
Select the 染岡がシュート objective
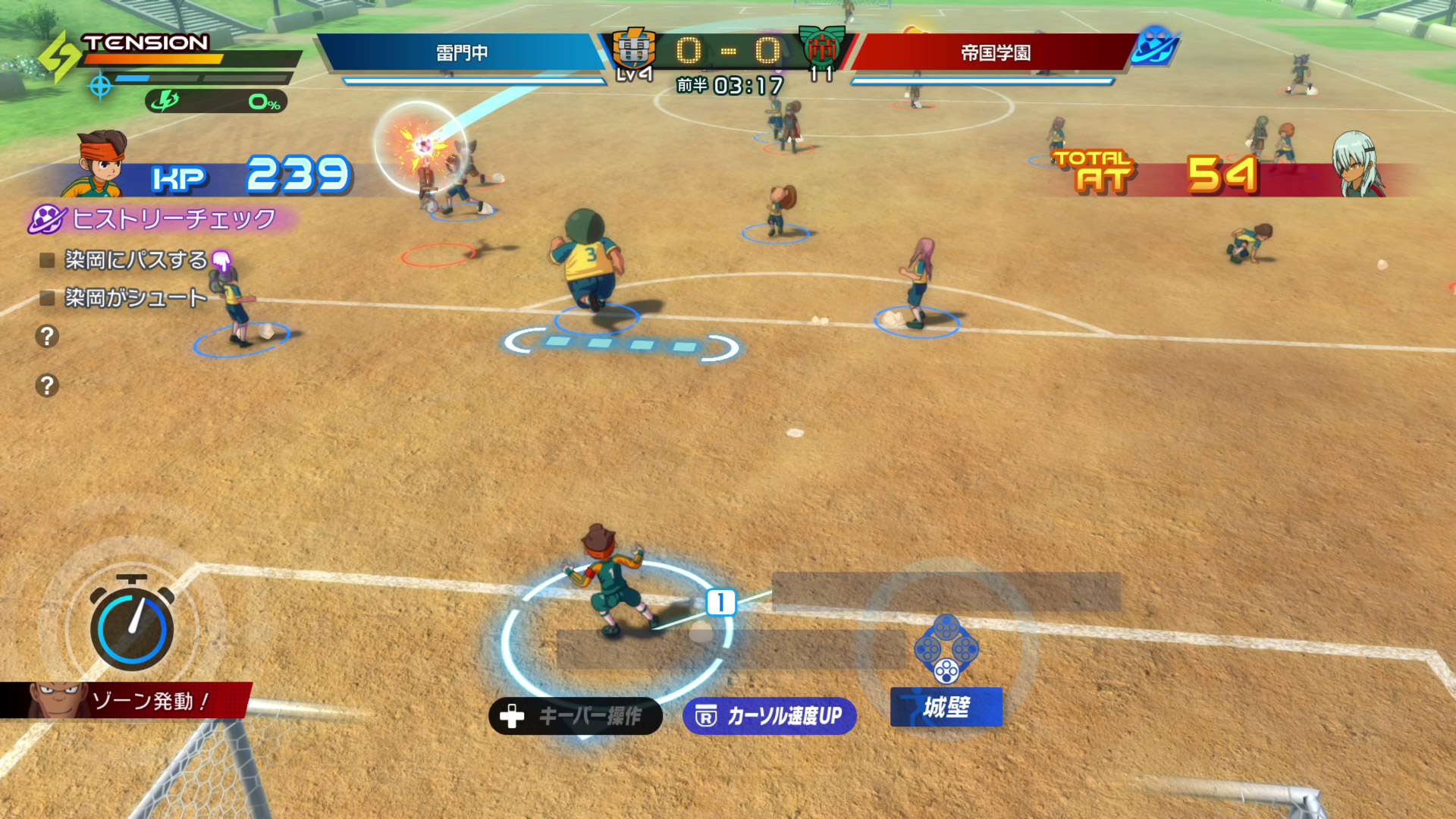point(135,298)
